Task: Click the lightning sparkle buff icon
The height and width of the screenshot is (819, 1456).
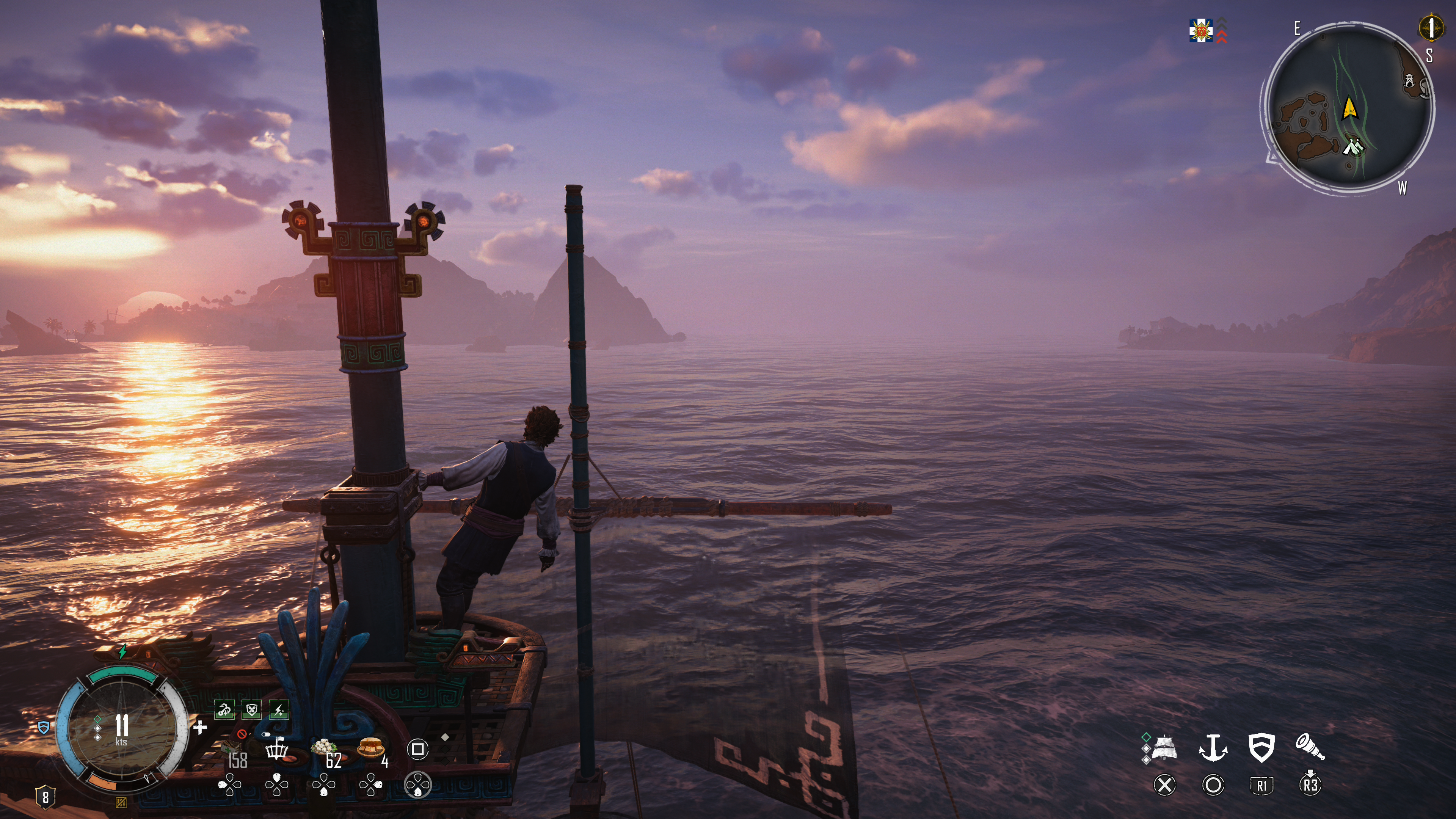Action: pos(279,710)
